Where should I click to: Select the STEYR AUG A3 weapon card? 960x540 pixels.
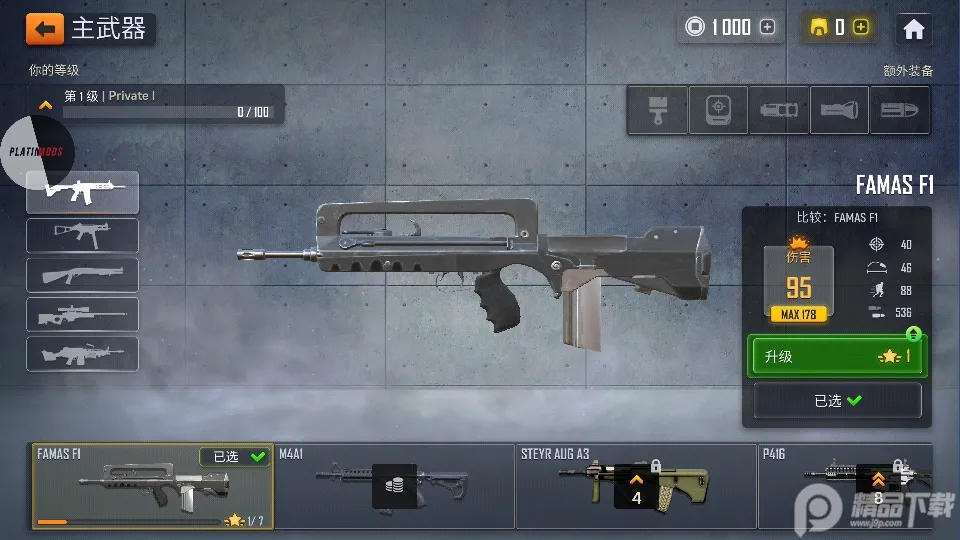click(635, 487)
